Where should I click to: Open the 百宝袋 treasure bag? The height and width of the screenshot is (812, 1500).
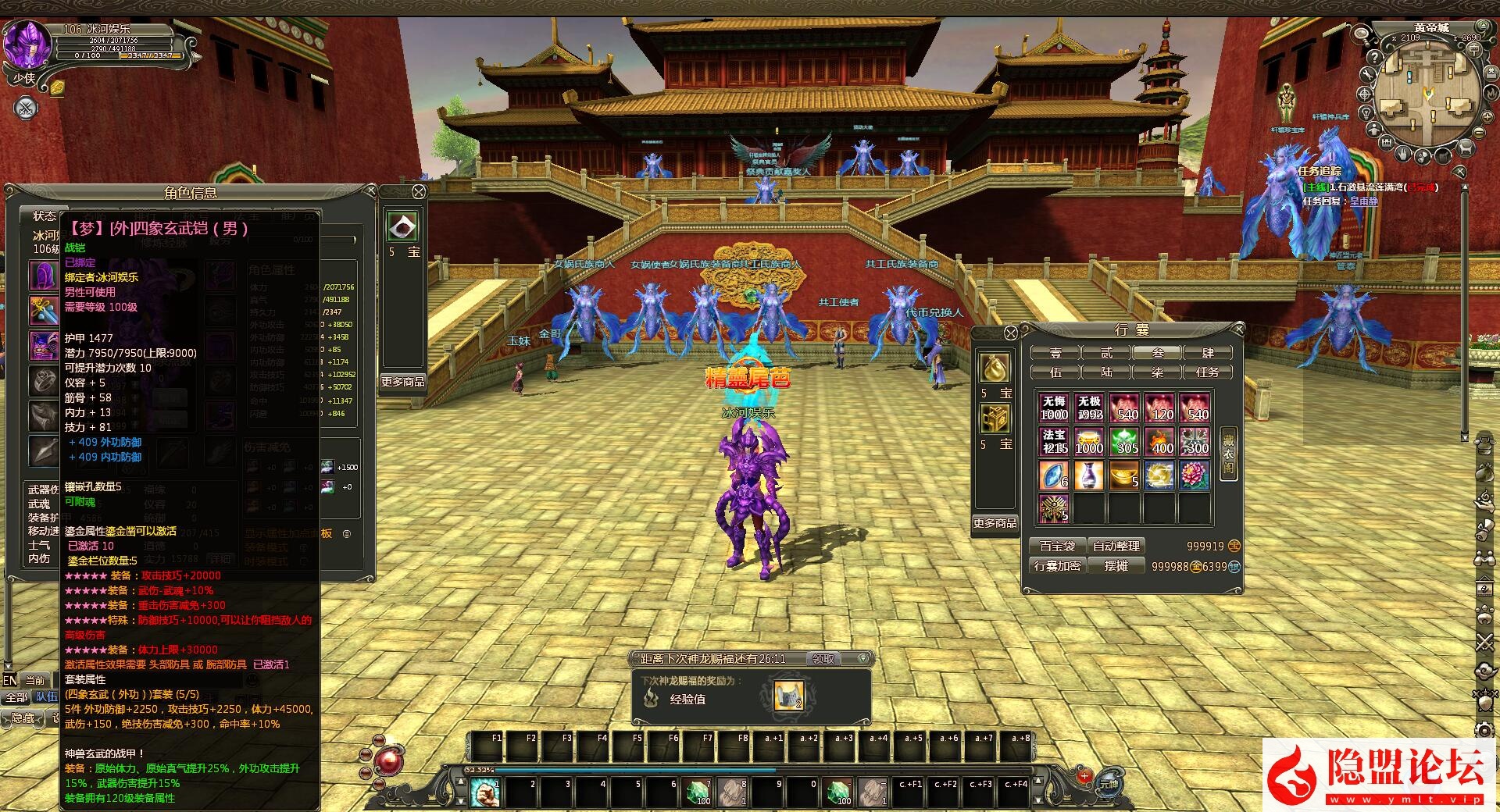(1057, 547)
